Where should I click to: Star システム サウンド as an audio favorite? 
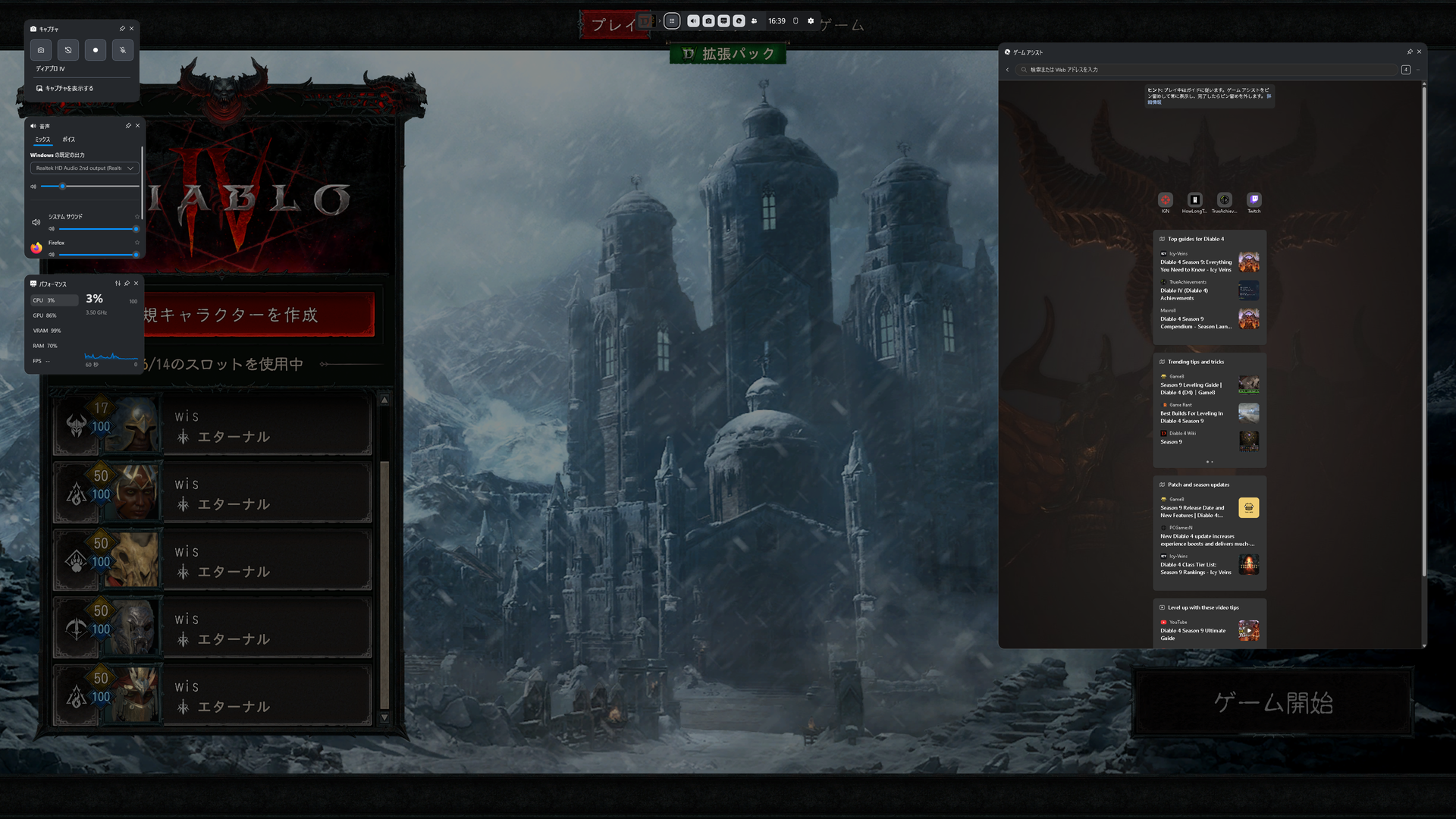click(137, 217)
